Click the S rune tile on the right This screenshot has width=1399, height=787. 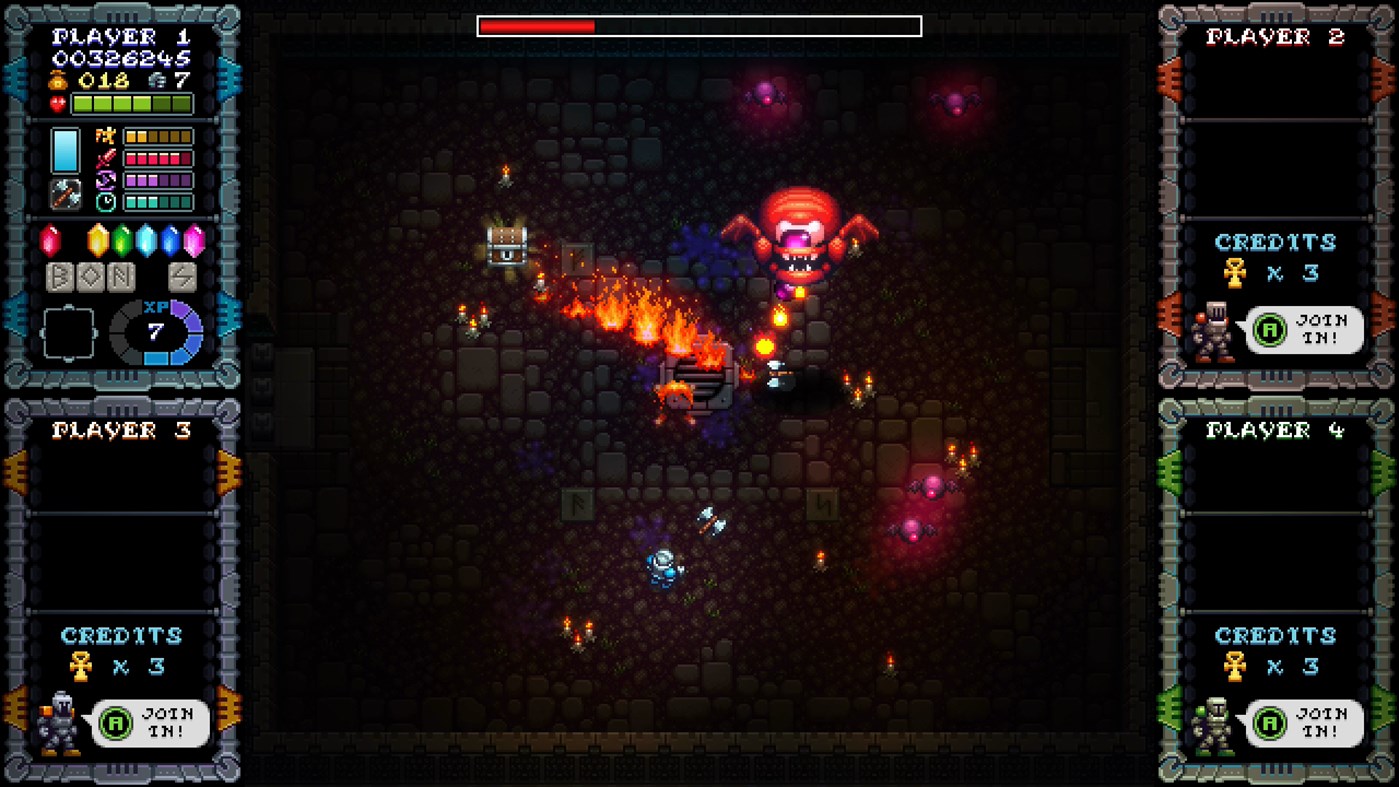(182, 276)
